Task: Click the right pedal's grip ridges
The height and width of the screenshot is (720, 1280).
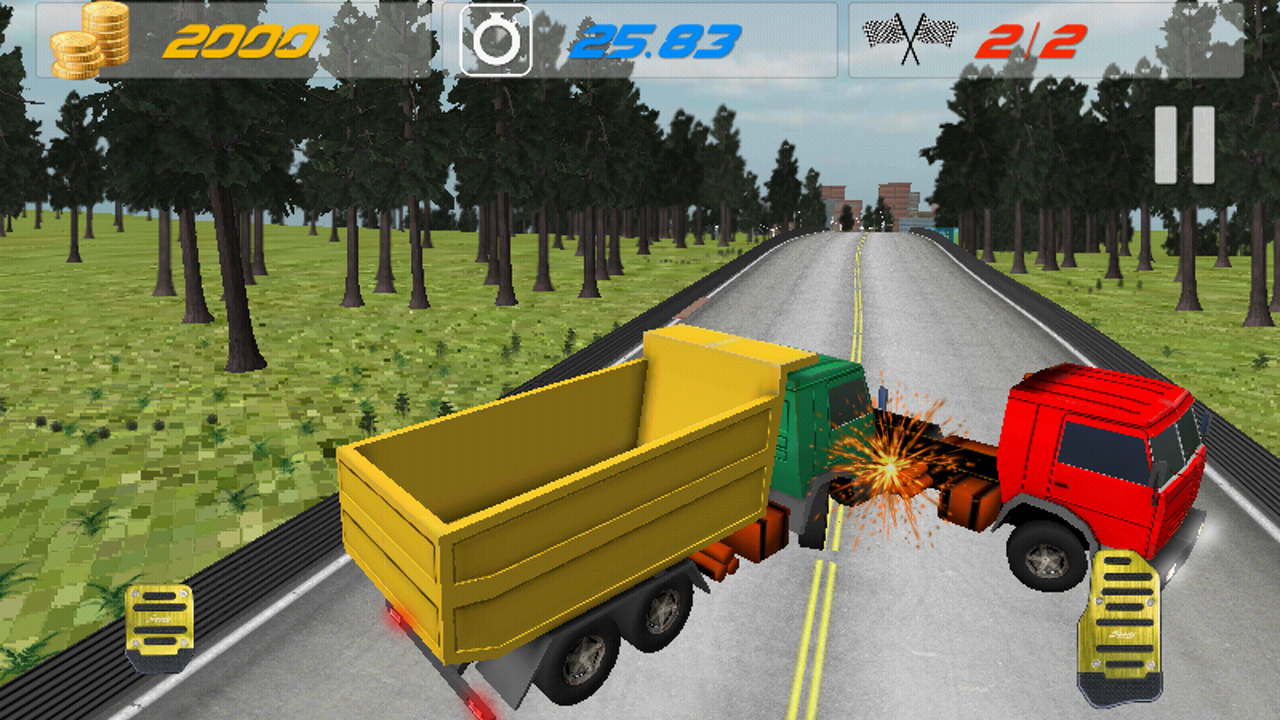Action: 1122,615
